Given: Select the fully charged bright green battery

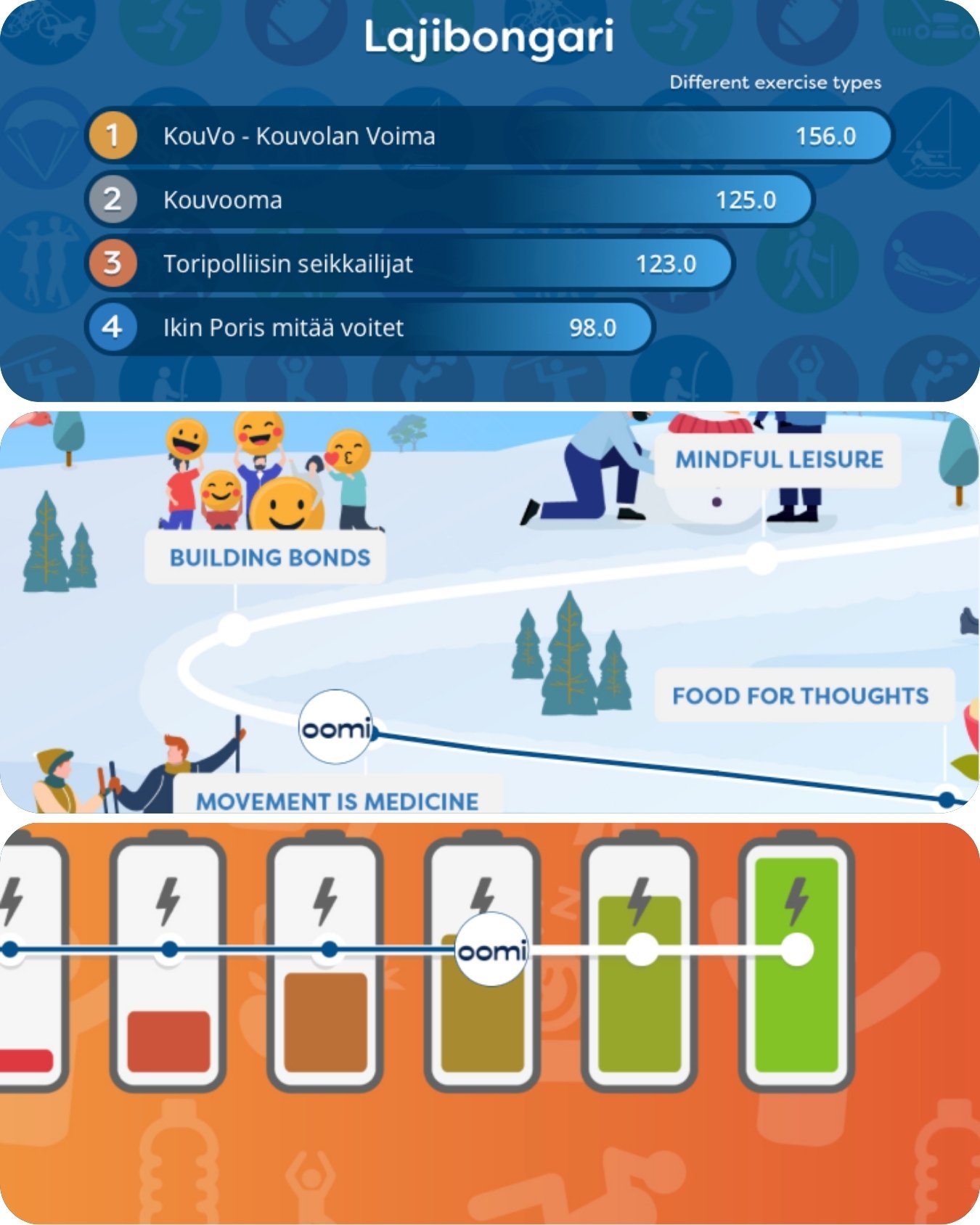Looking at the screenshot, I should (796, 965).
